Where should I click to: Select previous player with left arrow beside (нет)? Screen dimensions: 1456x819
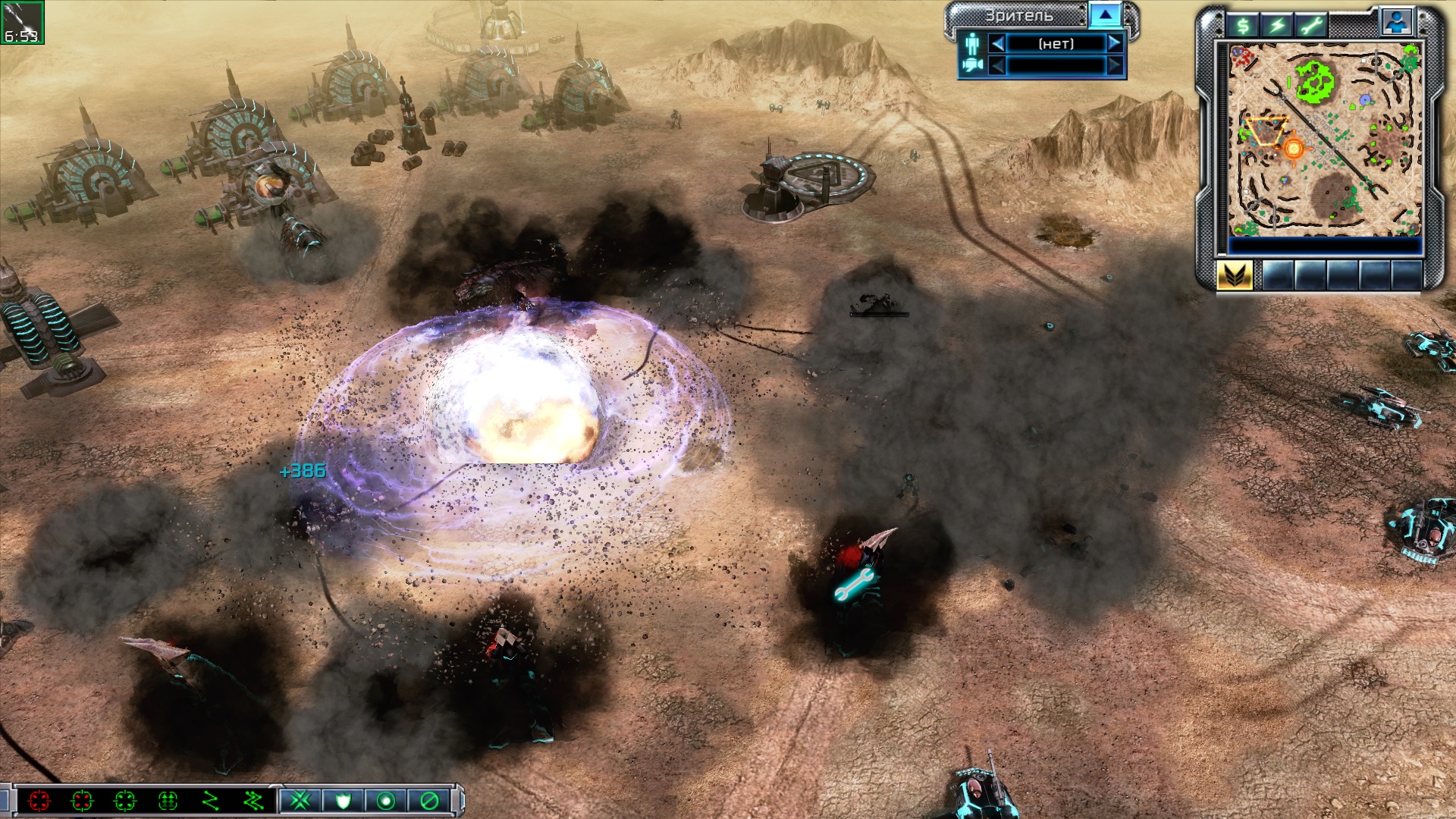coord(998,44)
